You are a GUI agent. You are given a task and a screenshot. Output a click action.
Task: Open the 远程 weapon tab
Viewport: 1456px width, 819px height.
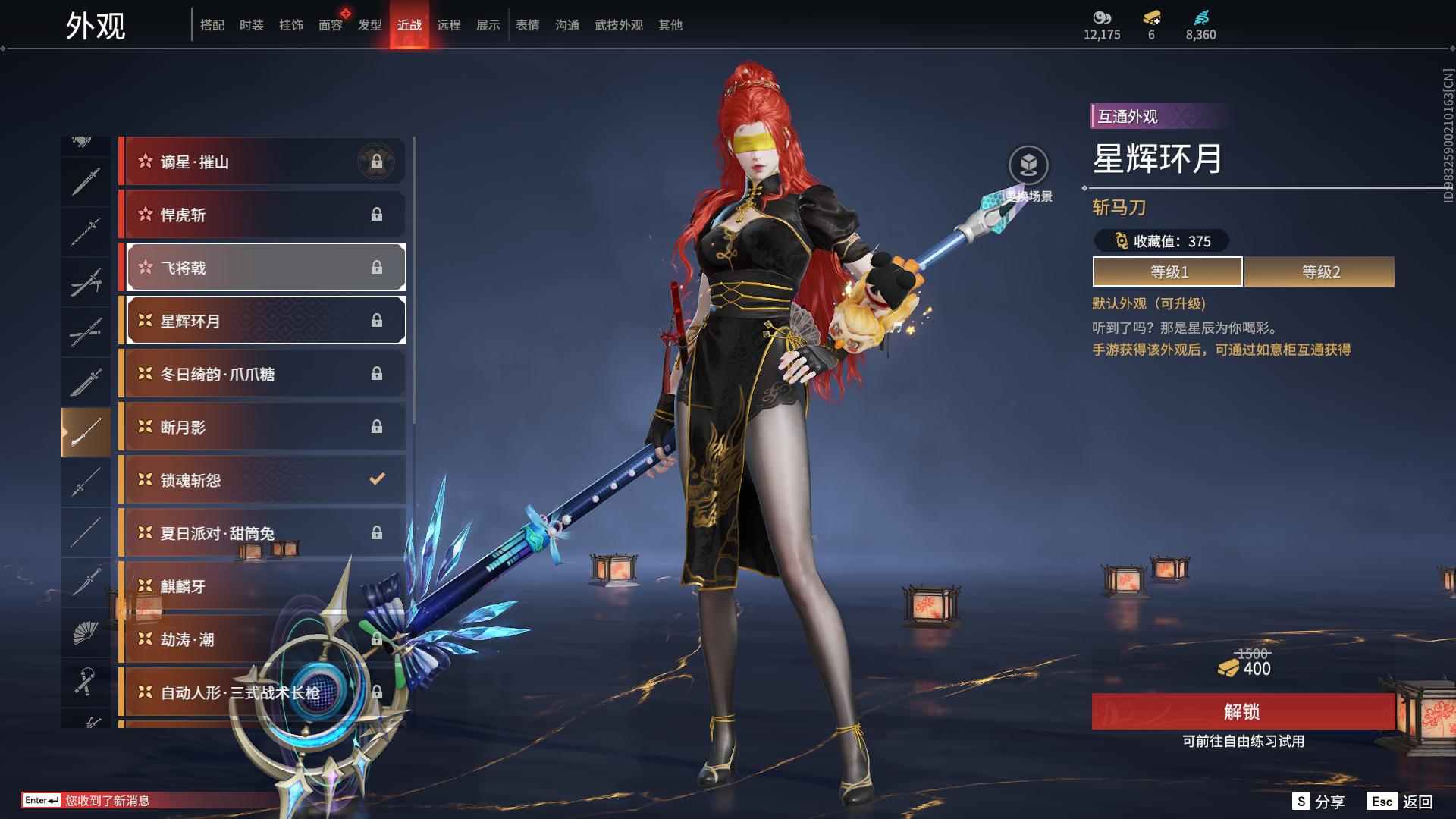tap(448, 25)
